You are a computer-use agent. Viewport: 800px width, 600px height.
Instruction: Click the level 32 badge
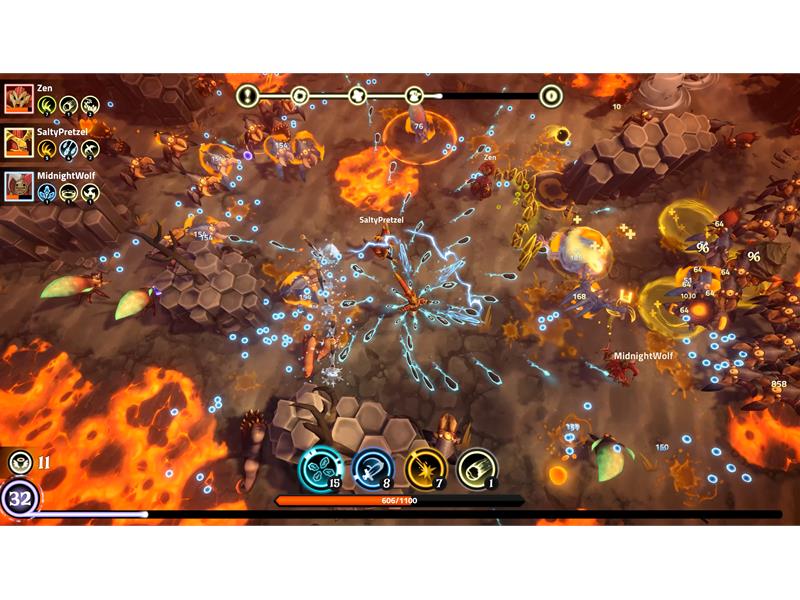[x=18, y=497]
